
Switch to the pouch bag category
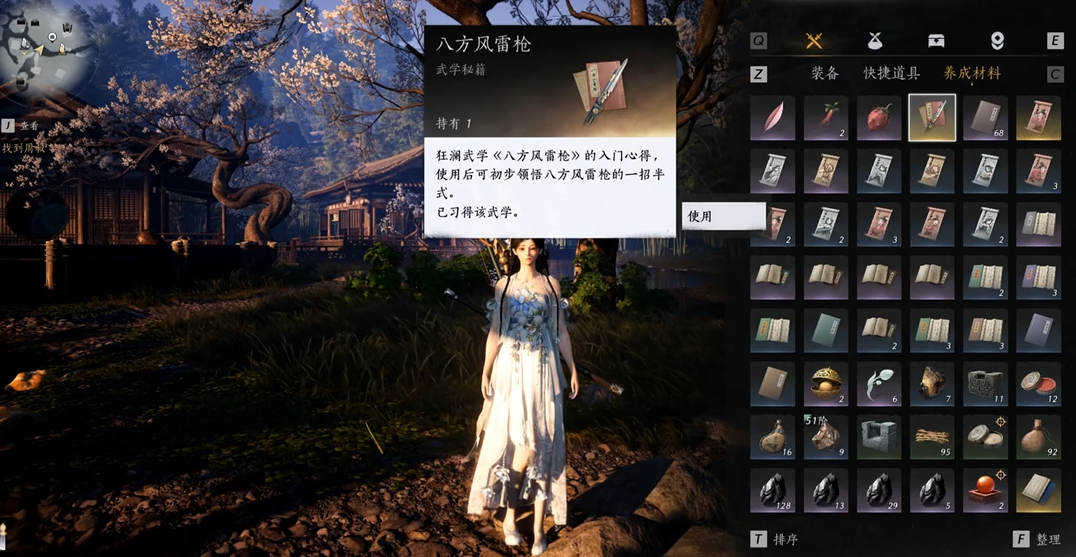pyautogui.click(x=875, y=41)
